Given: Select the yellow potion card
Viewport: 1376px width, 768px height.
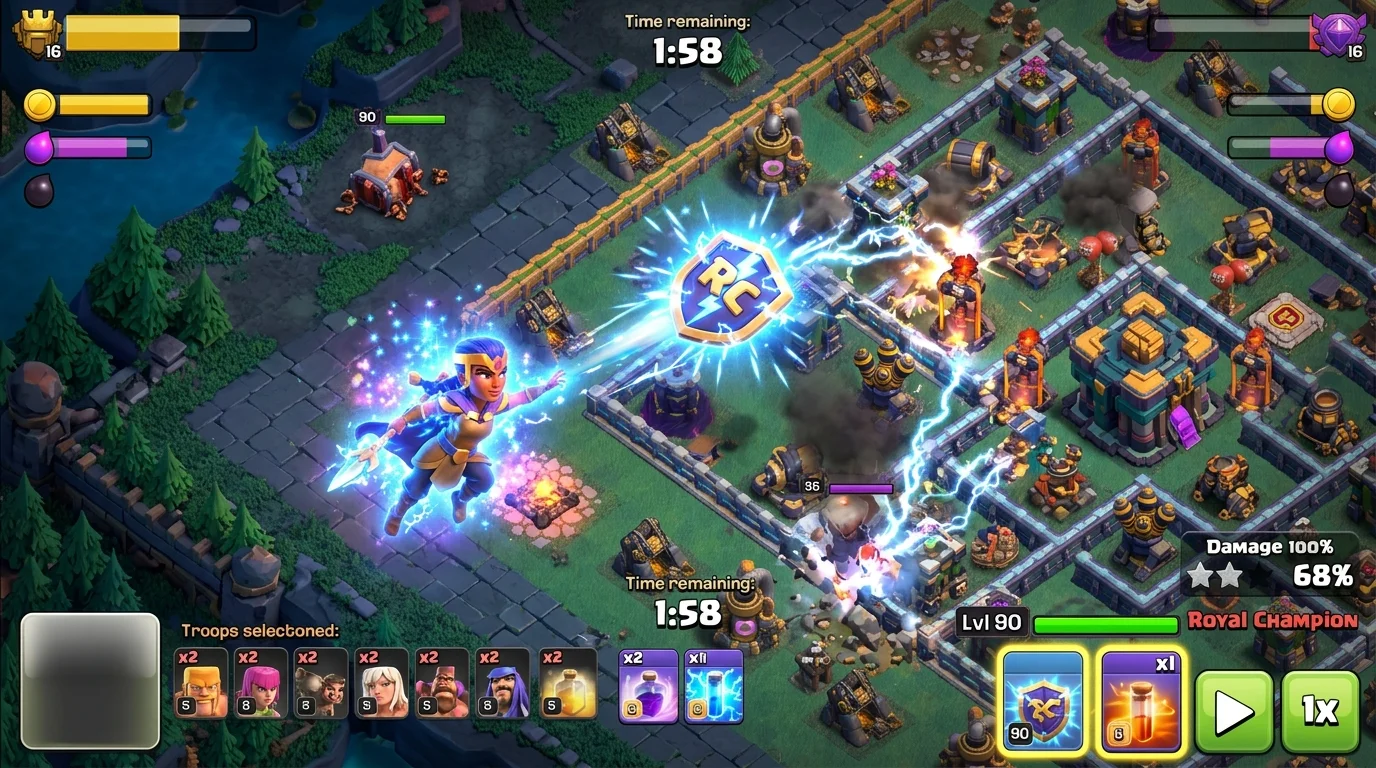Looking at the screenshot, I should [567, 683].
